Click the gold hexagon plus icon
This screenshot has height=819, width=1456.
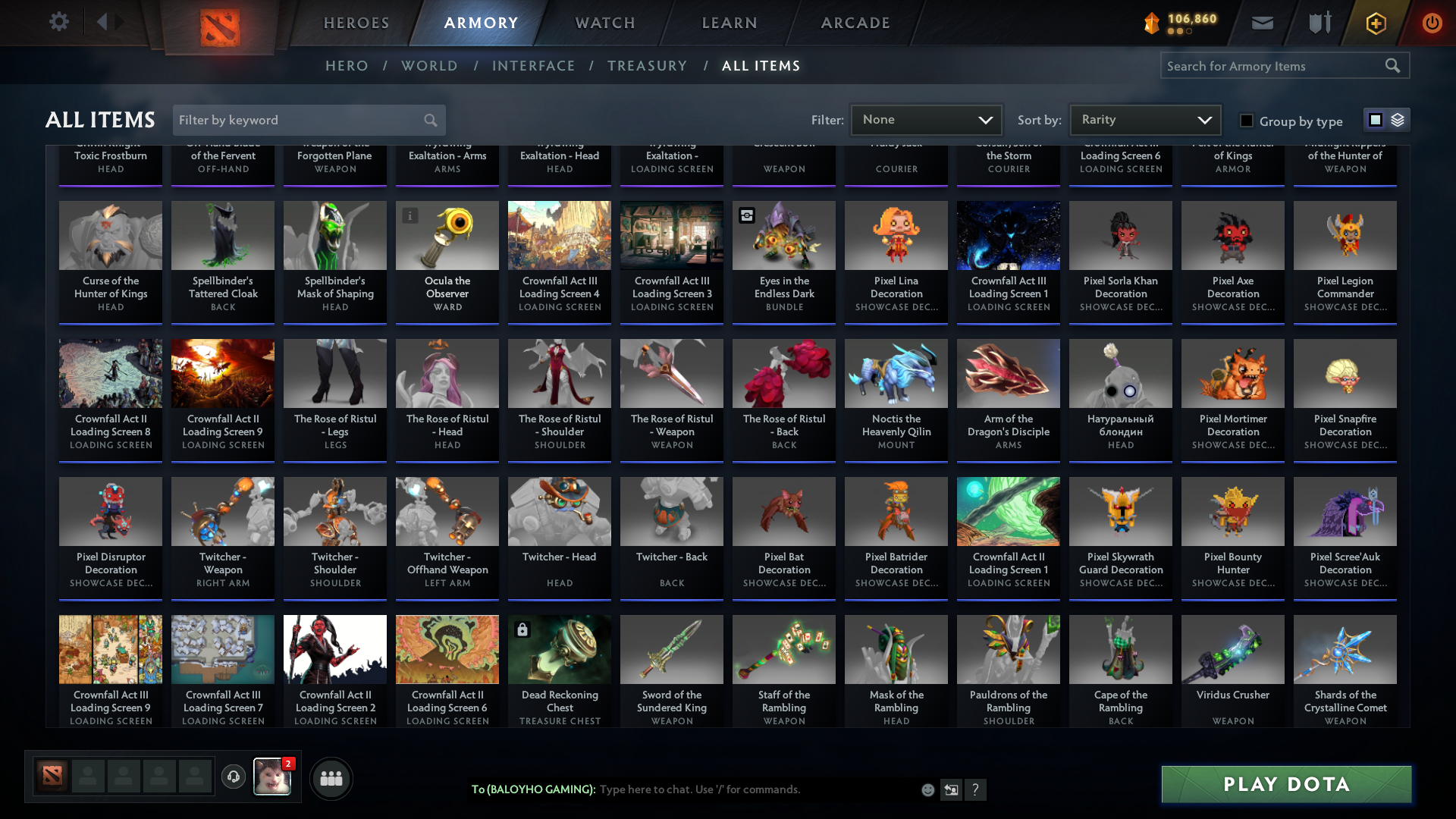pos(1375,23)
